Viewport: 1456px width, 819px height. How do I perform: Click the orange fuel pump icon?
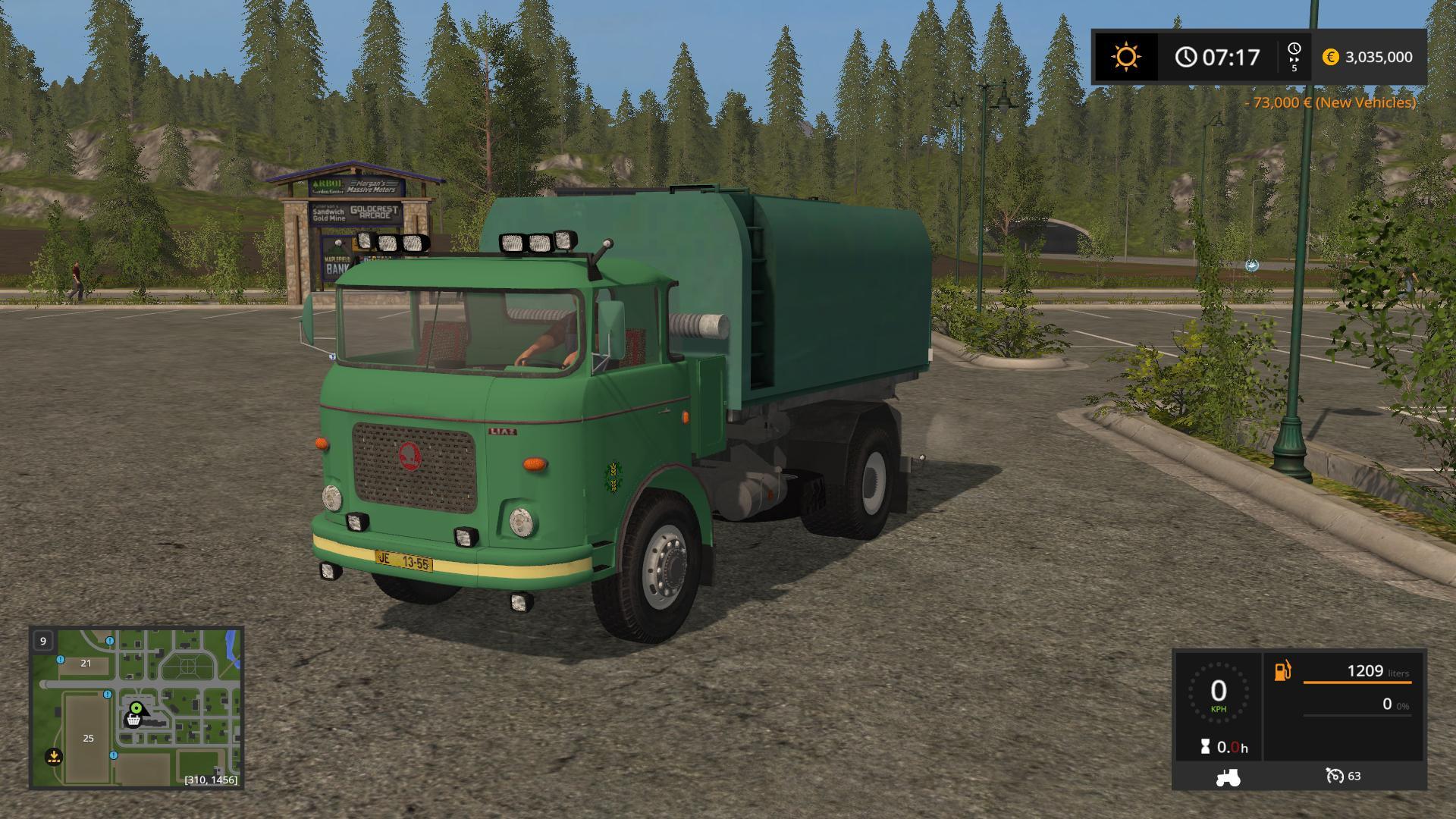point(1282,670)
